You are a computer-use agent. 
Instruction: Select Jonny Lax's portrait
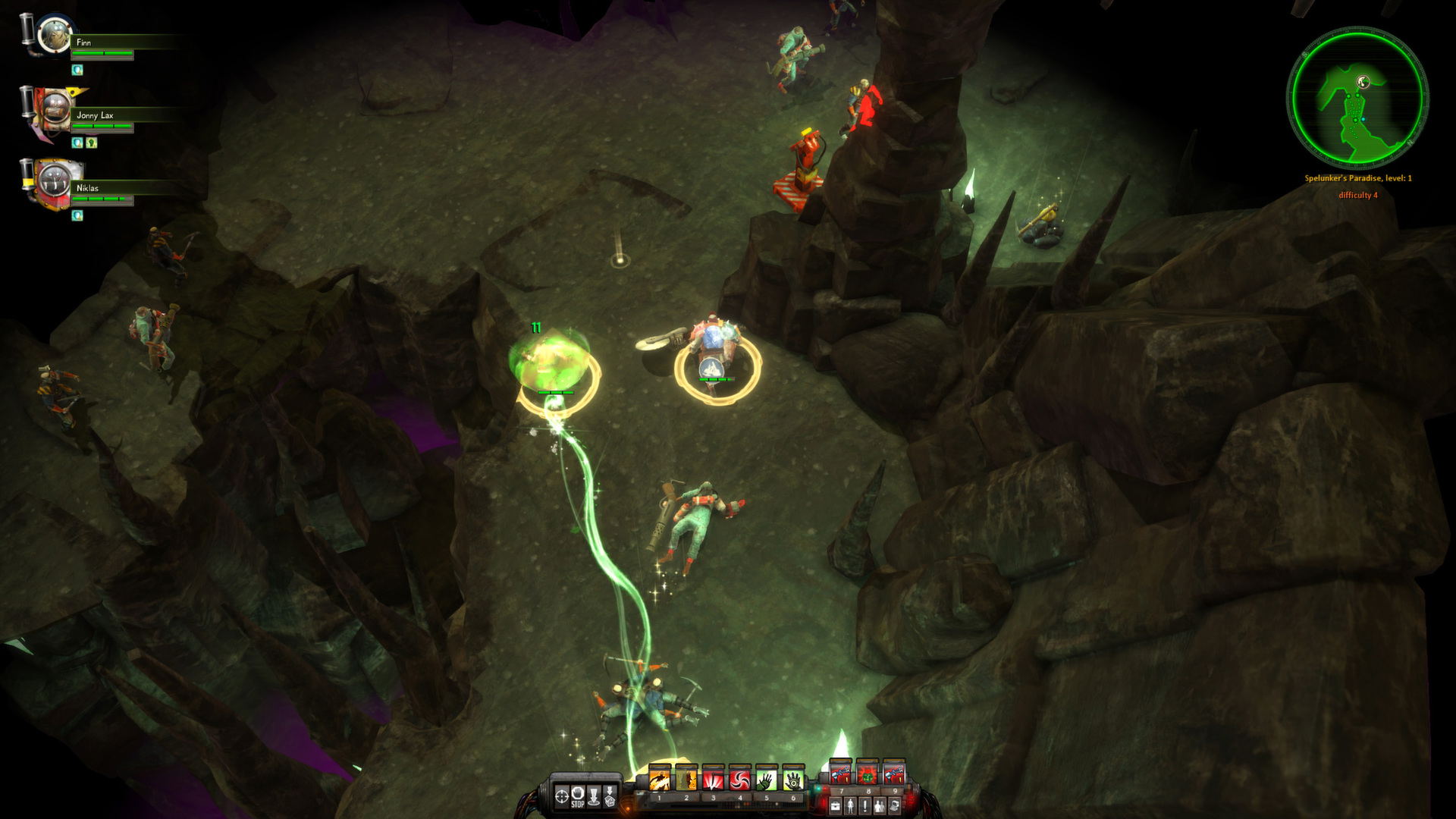pyautogui.click(x=52, y=109)
